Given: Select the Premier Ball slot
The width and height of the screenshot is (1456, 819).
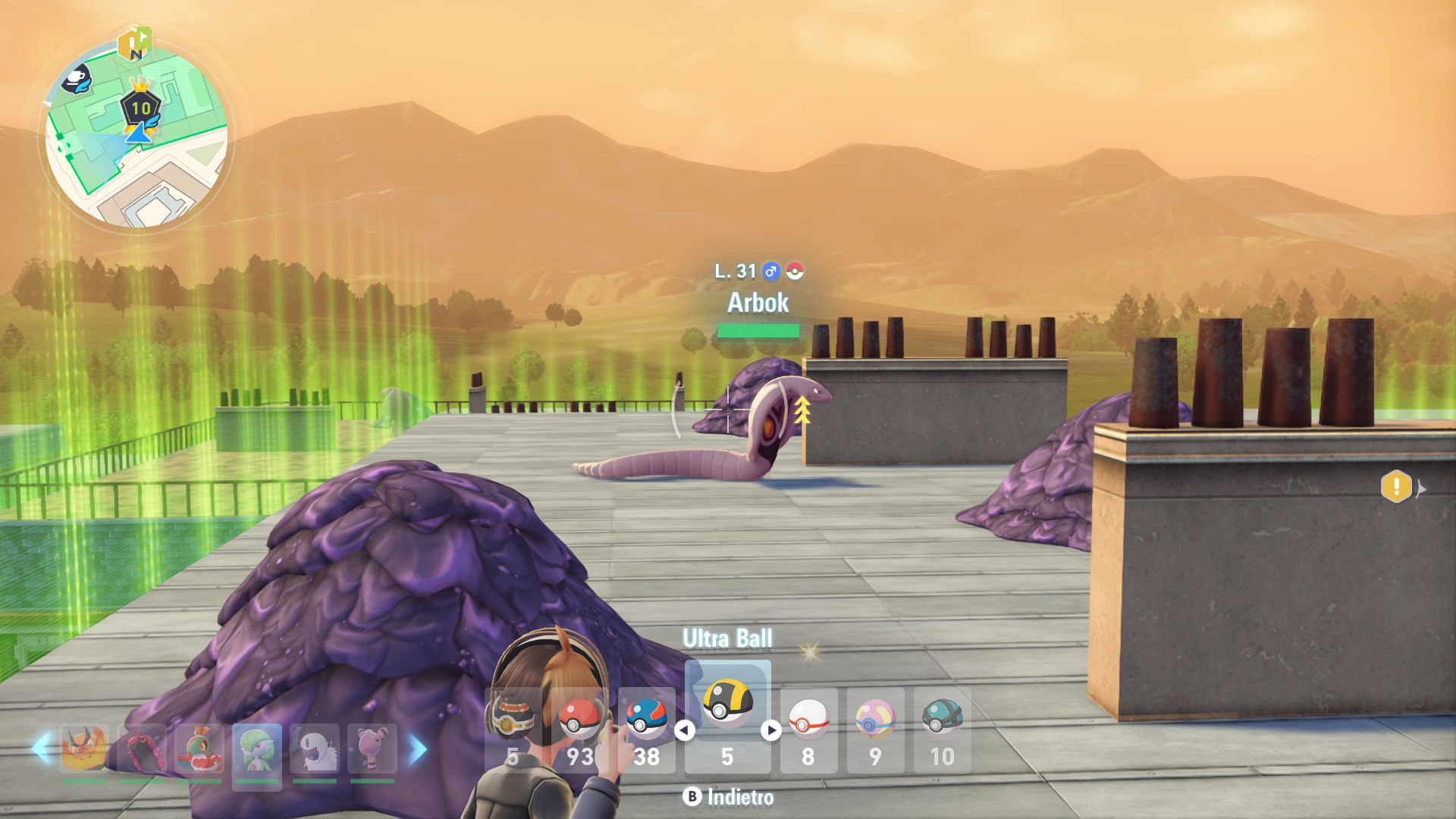Looking at the screenshot, I should point(808,728).
